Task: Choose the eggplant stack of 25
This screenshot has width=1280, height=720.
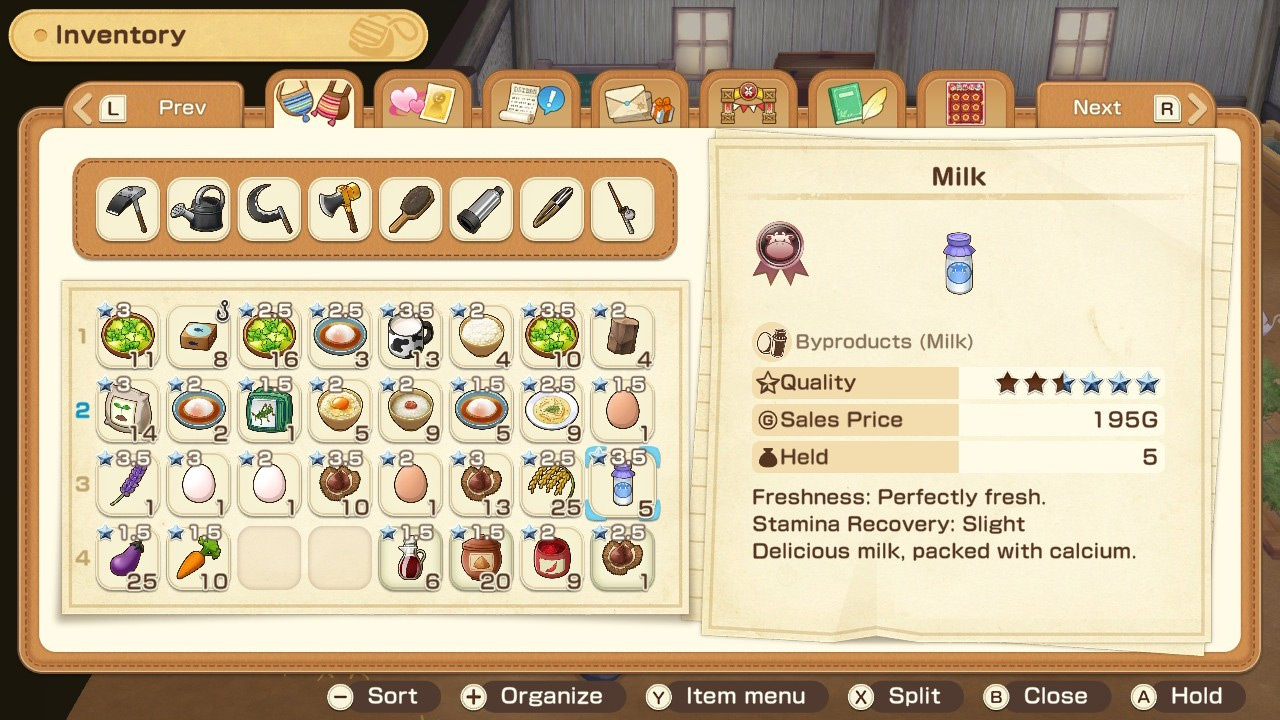Action: (128, 558)
